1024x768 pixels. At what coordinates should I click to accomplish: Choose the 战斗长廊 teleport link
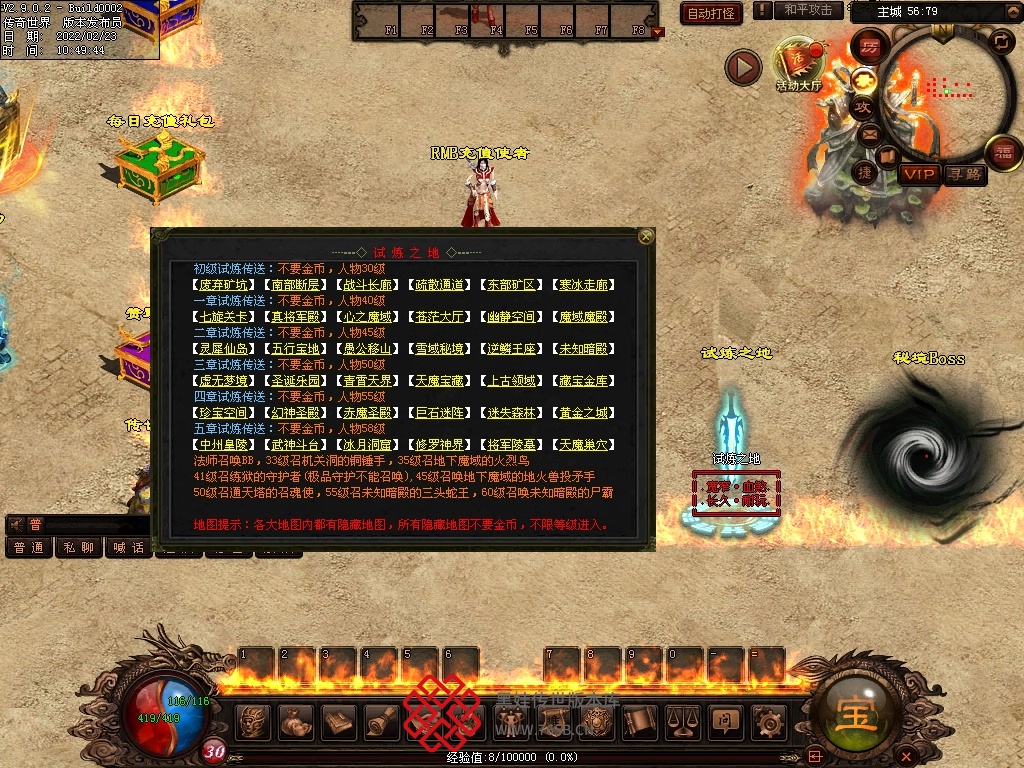(x=367, y=285)
